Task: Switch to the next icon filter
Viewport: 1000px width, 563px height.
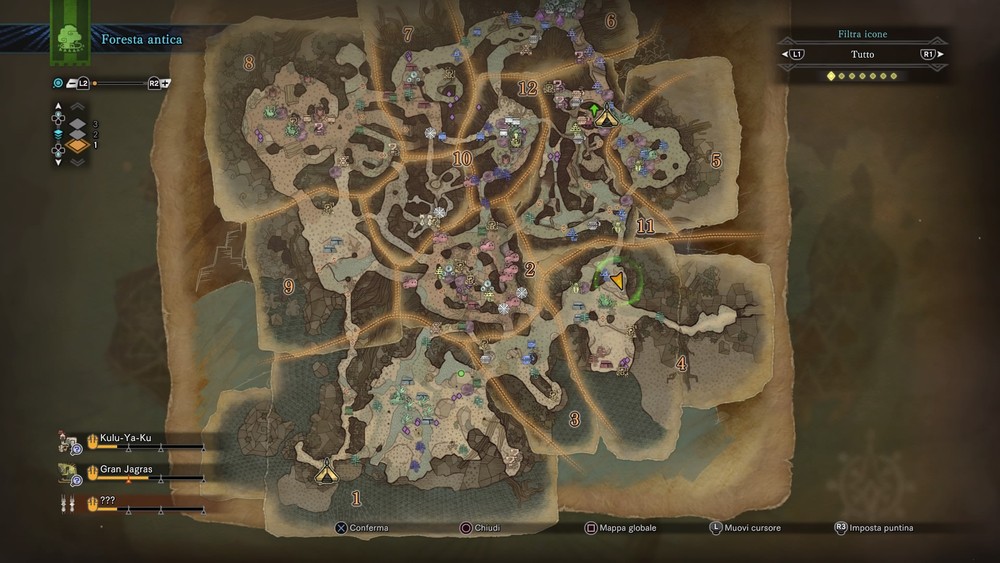Action: point(928,54)
